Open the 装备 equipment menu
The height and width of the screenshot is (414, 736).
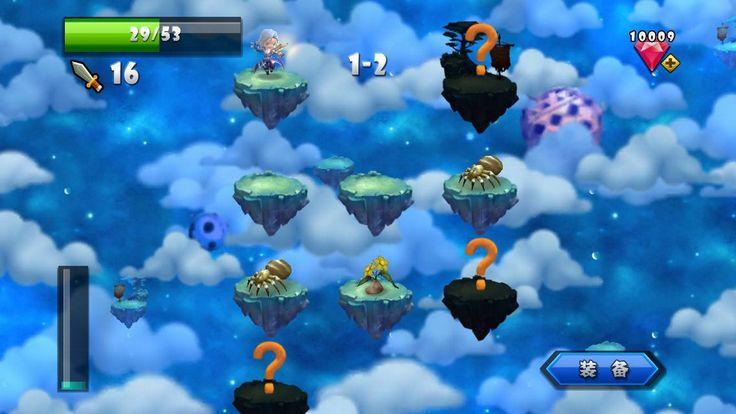(603, 369)
